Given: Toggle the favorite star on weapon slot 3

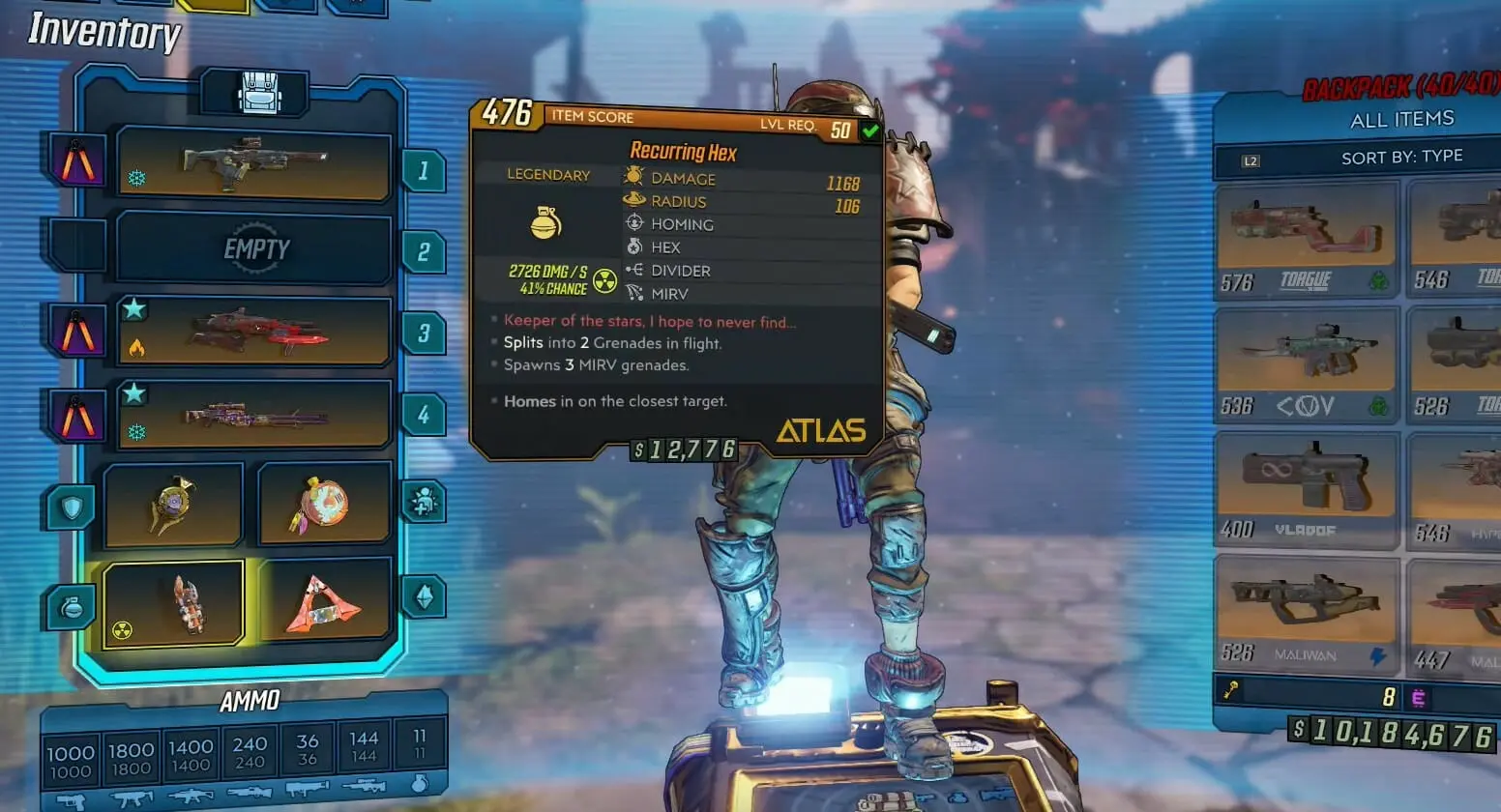Looking at the screenshot, I should pos(135,307).
